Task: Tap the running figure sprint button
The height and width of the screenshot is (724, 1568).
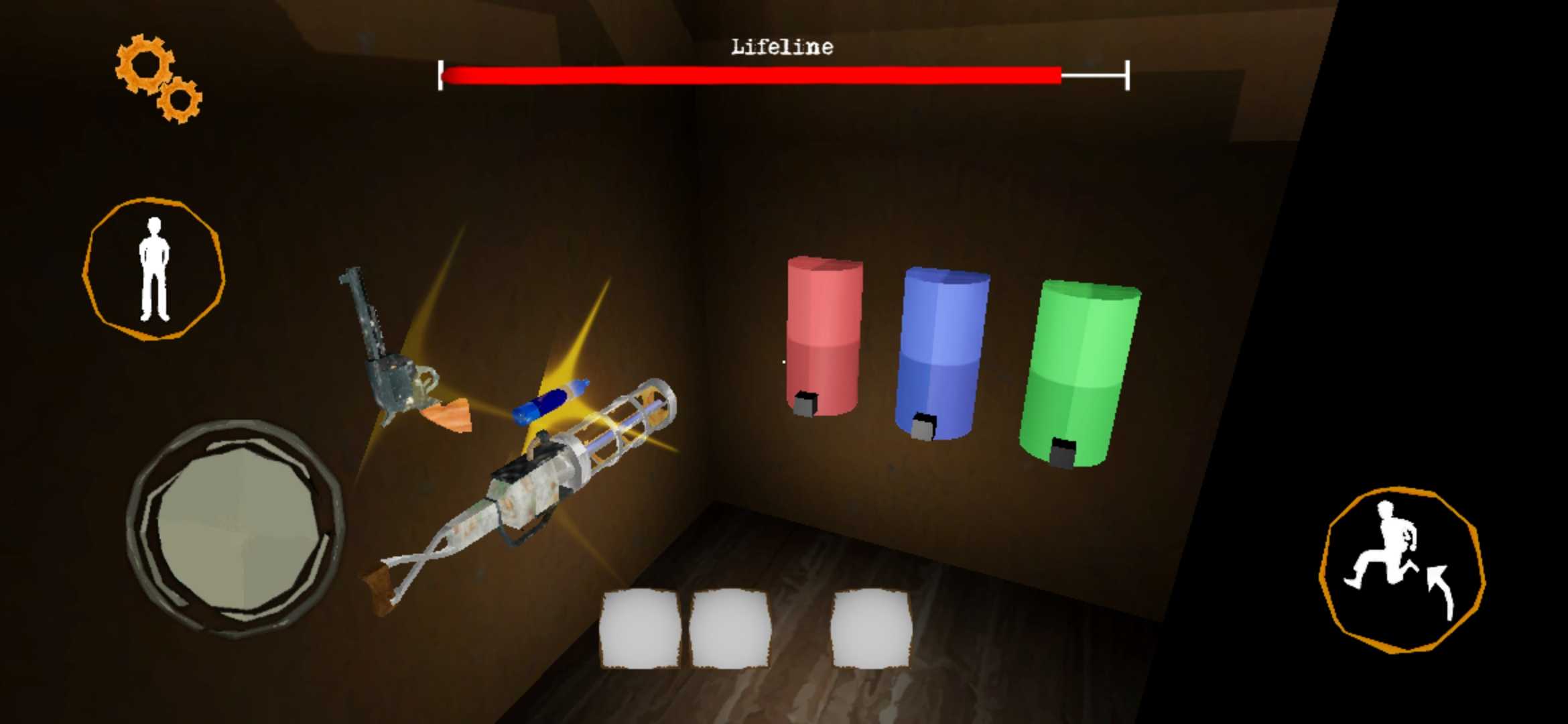Action: [1401, 569]
